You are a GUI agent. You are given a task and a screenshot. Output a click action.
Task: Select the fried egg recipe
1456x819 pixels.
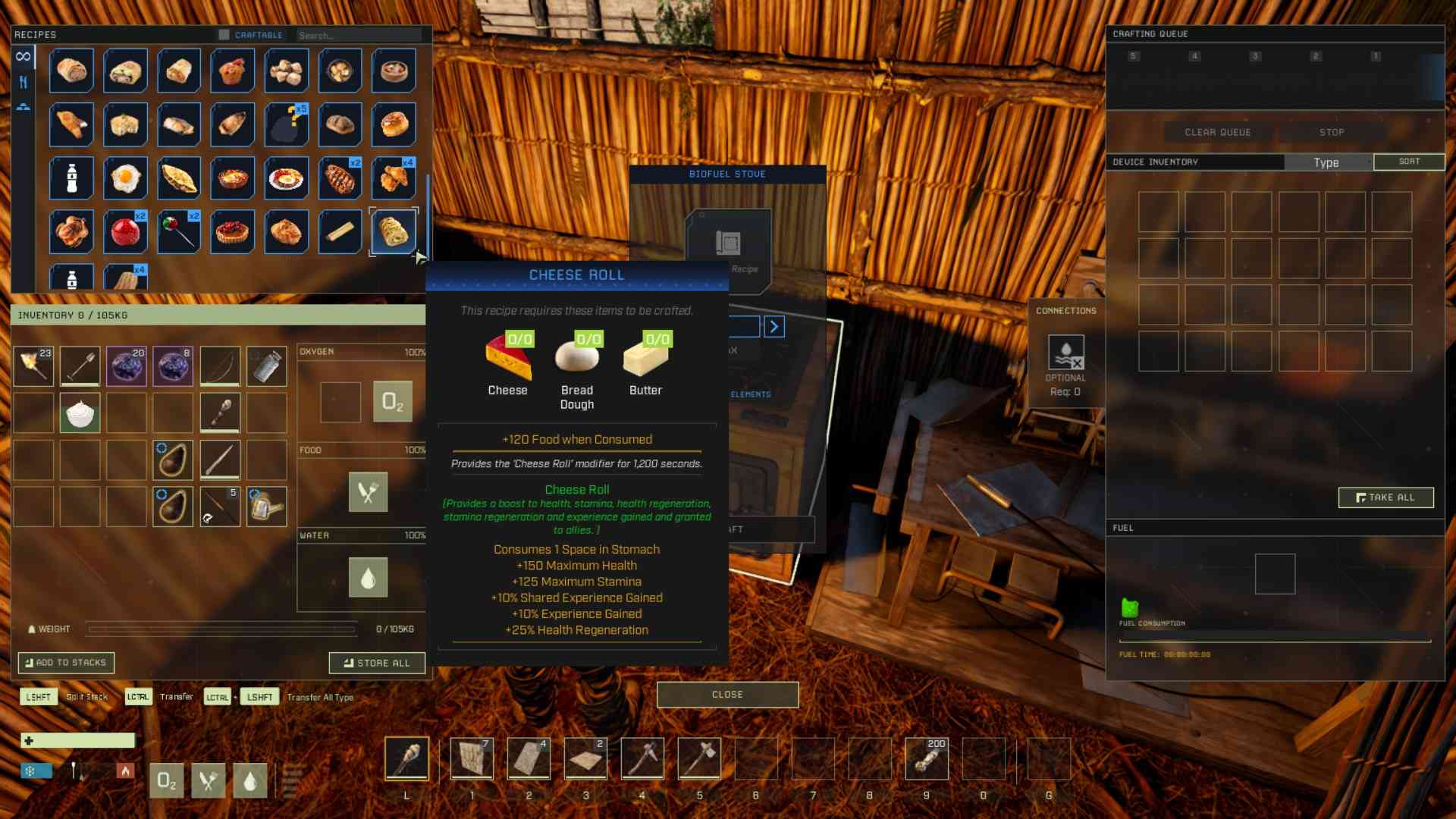tap(125, 178)
